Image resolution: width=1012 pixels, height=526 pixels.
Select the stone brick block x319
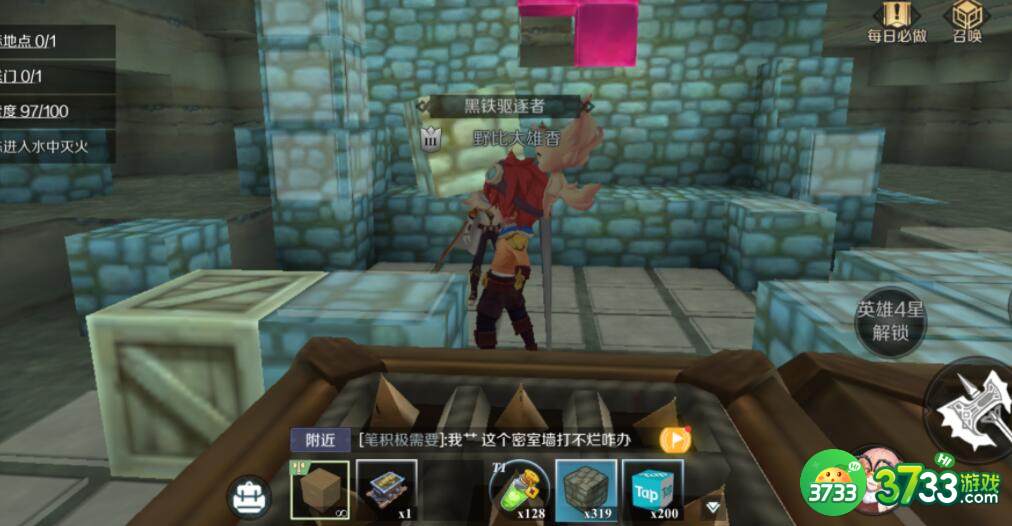pyautogui.click(x=586, y=490)
